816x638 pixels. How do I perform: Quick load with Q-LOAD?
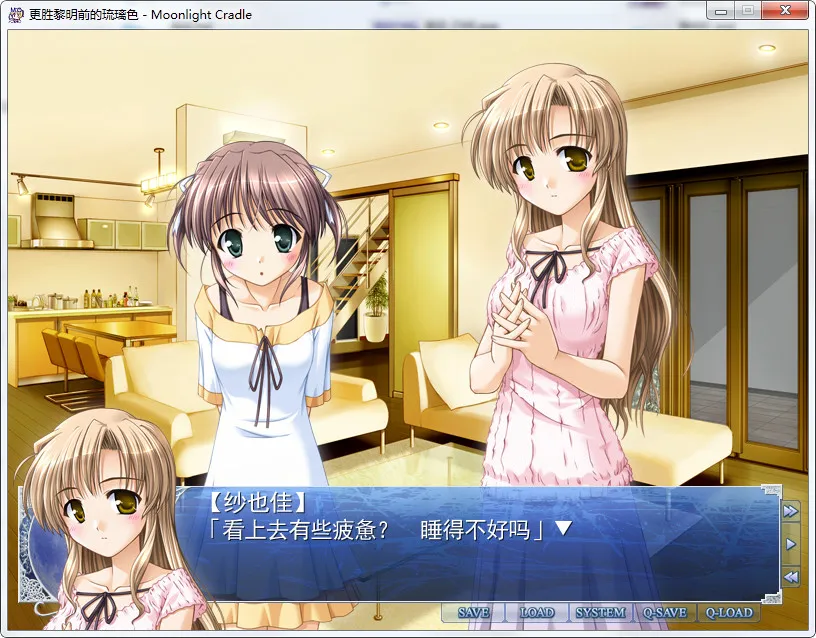click(x=728, y=612)
